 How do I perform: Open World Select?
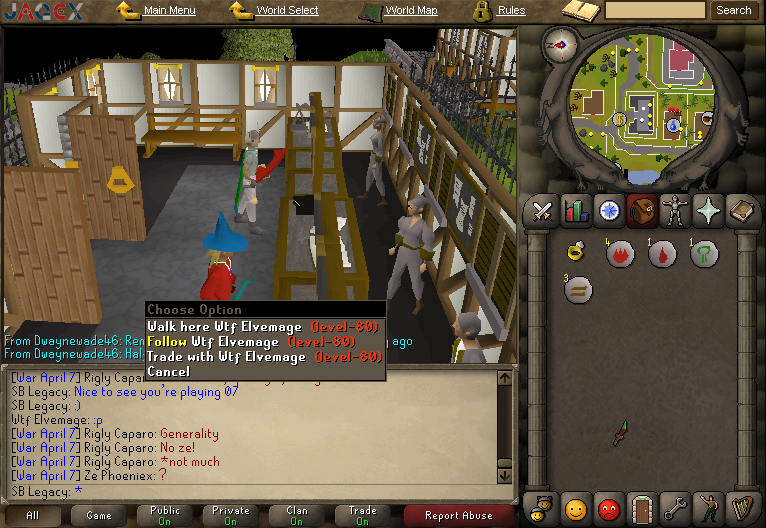287,11
